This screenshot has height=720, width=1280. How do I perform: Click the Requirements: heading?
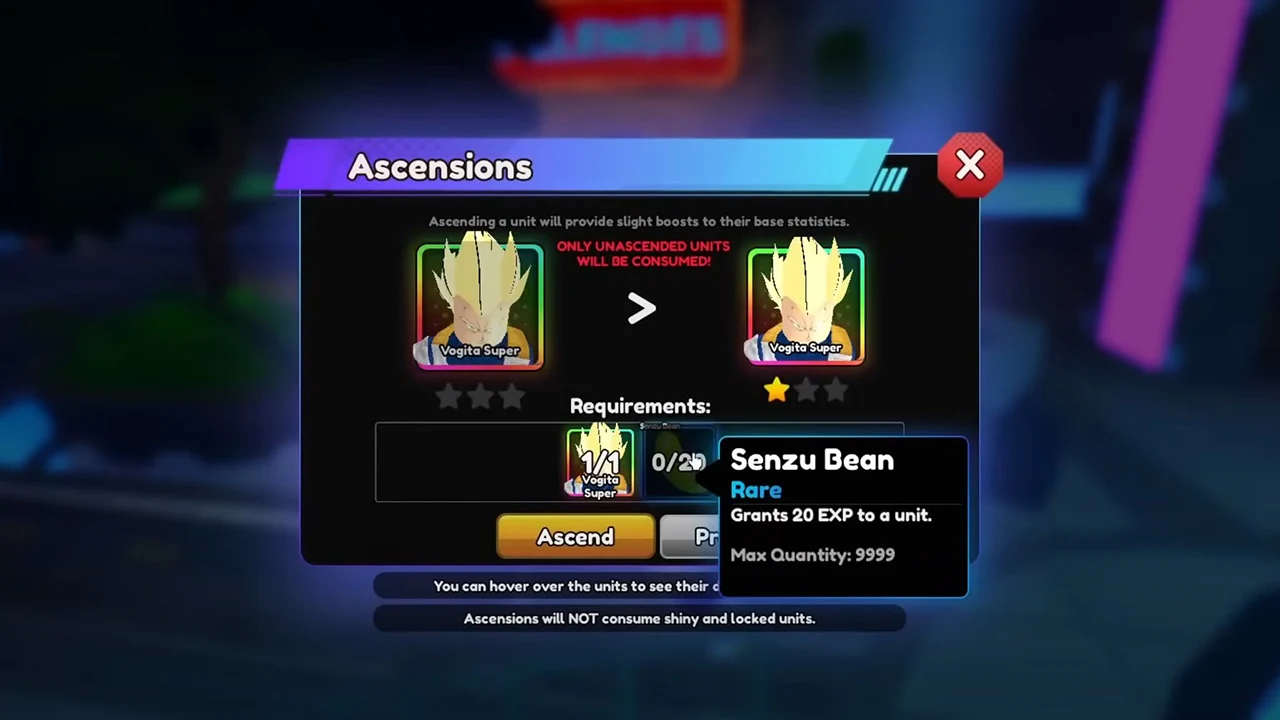pos(640,406)
